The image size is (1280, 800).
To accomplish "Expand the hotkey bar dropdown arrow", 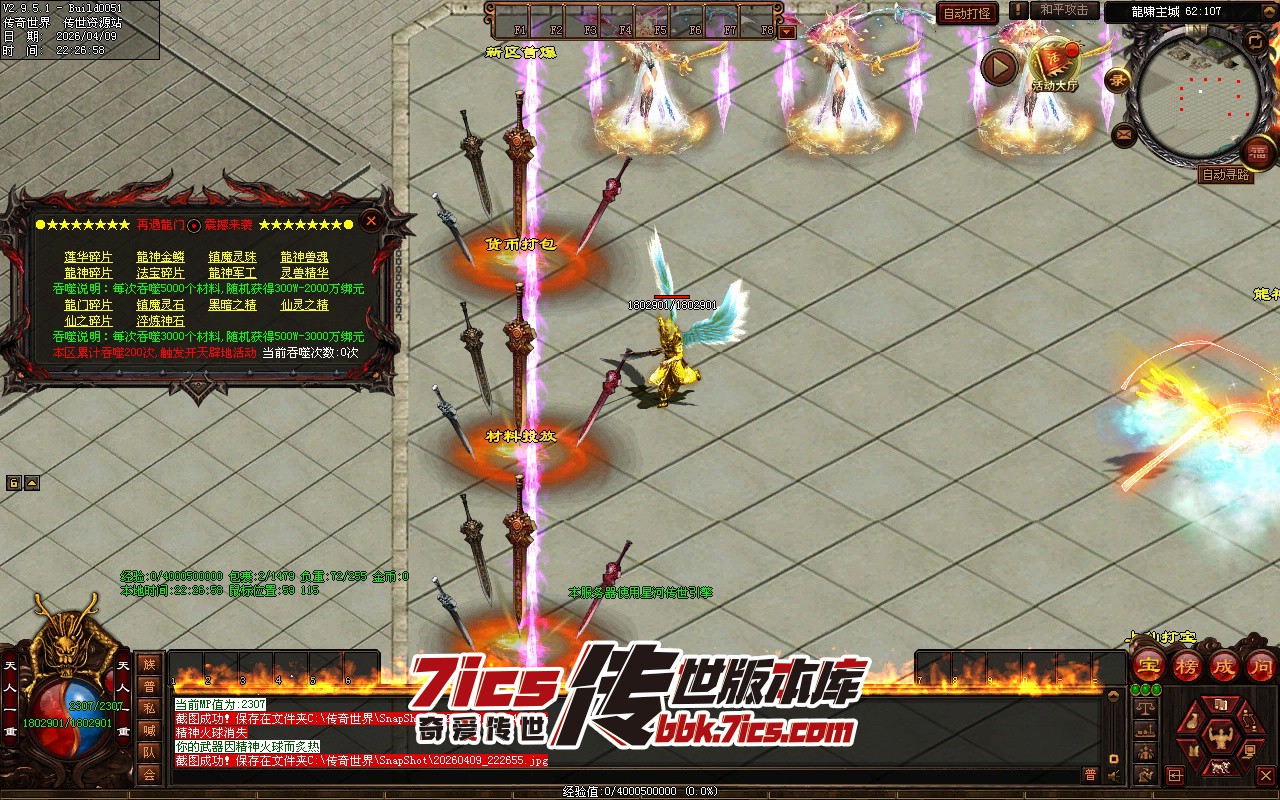I will (x=787, y=31).
